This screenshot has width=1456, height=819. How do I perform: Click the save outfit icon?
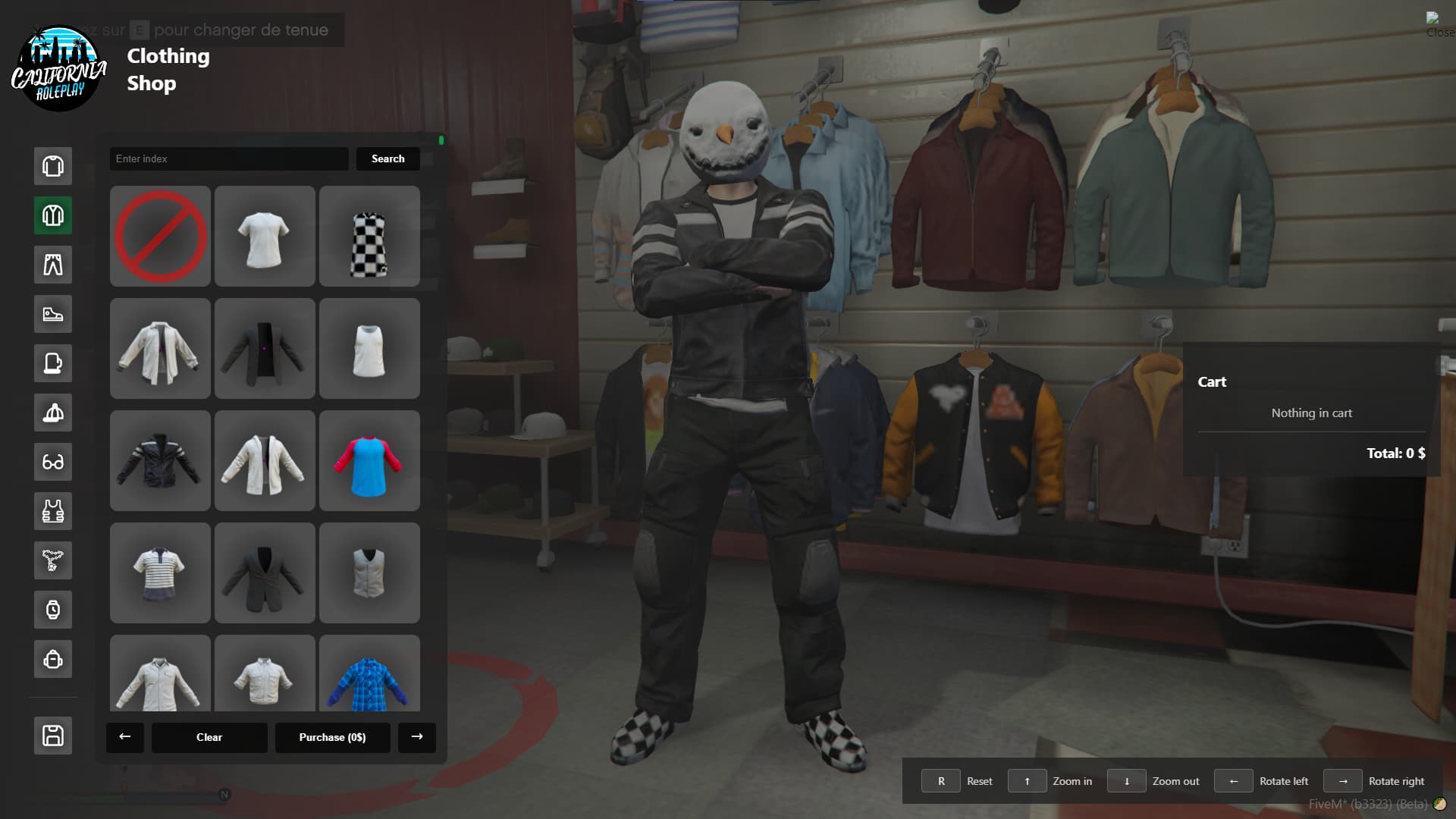point(52,735)
